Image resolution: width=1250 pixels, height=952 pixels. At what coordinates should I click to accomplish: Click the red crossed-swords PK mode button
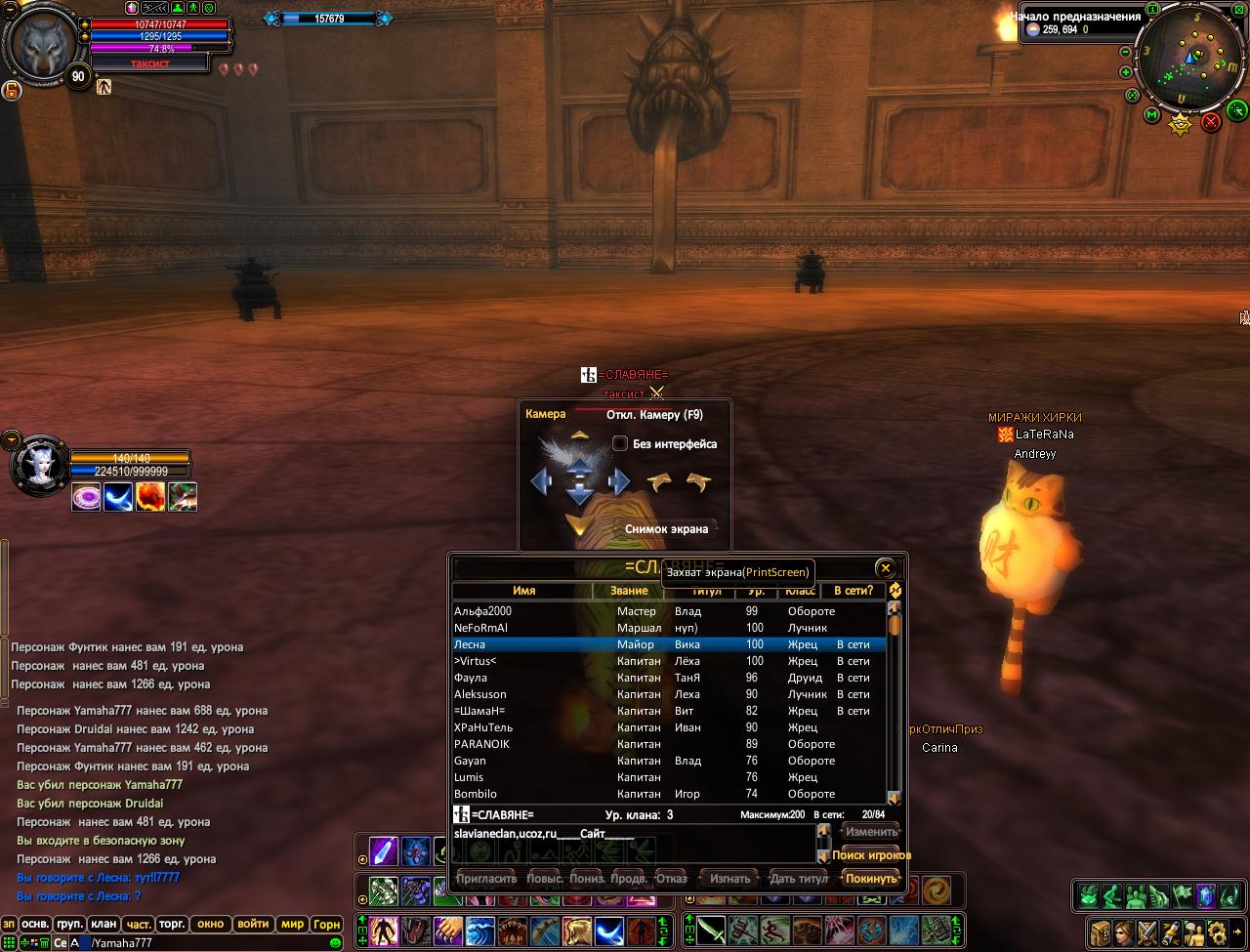(1211, 122)
